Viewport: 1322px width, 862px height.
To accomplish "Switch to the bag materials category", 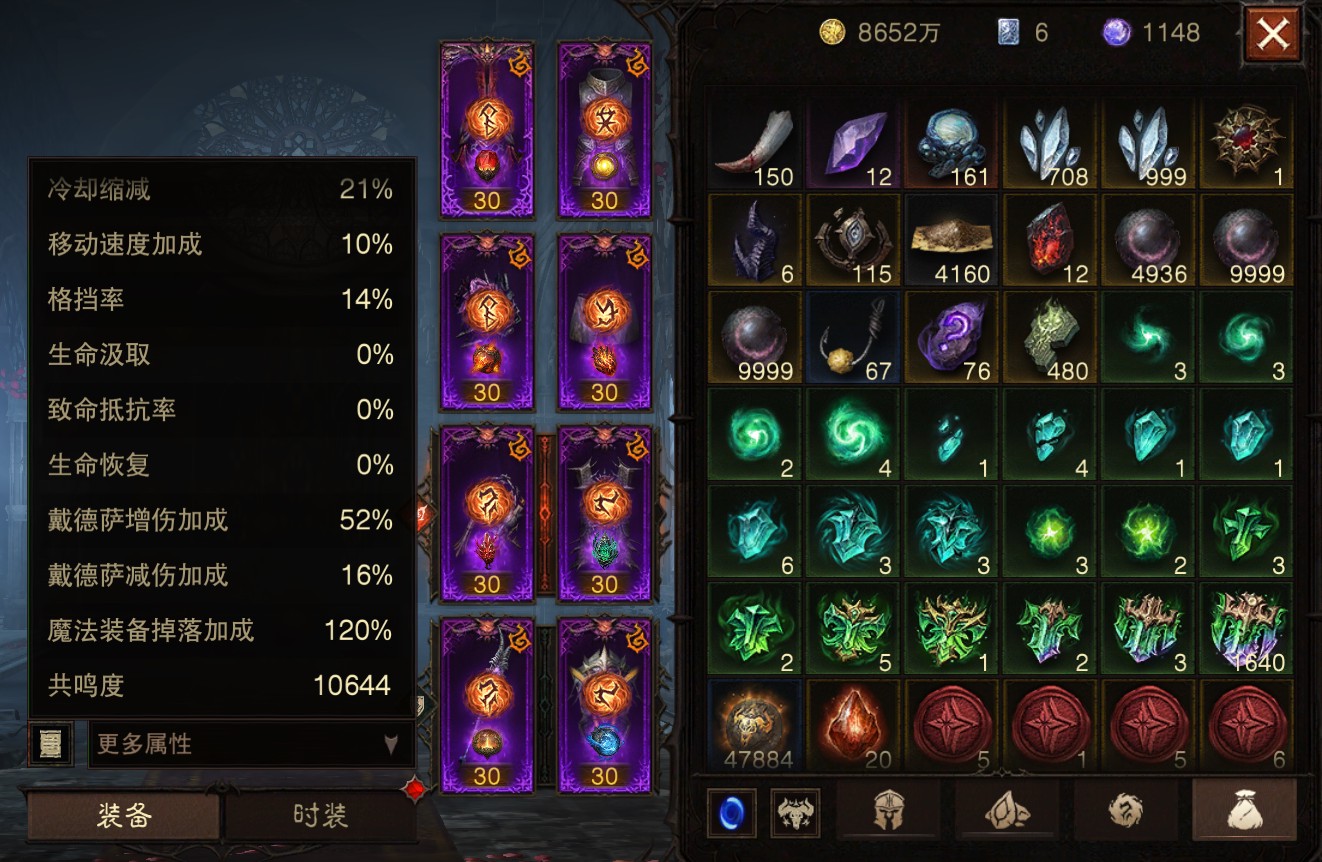I will pyautogui.click(x=1245, y=812).
